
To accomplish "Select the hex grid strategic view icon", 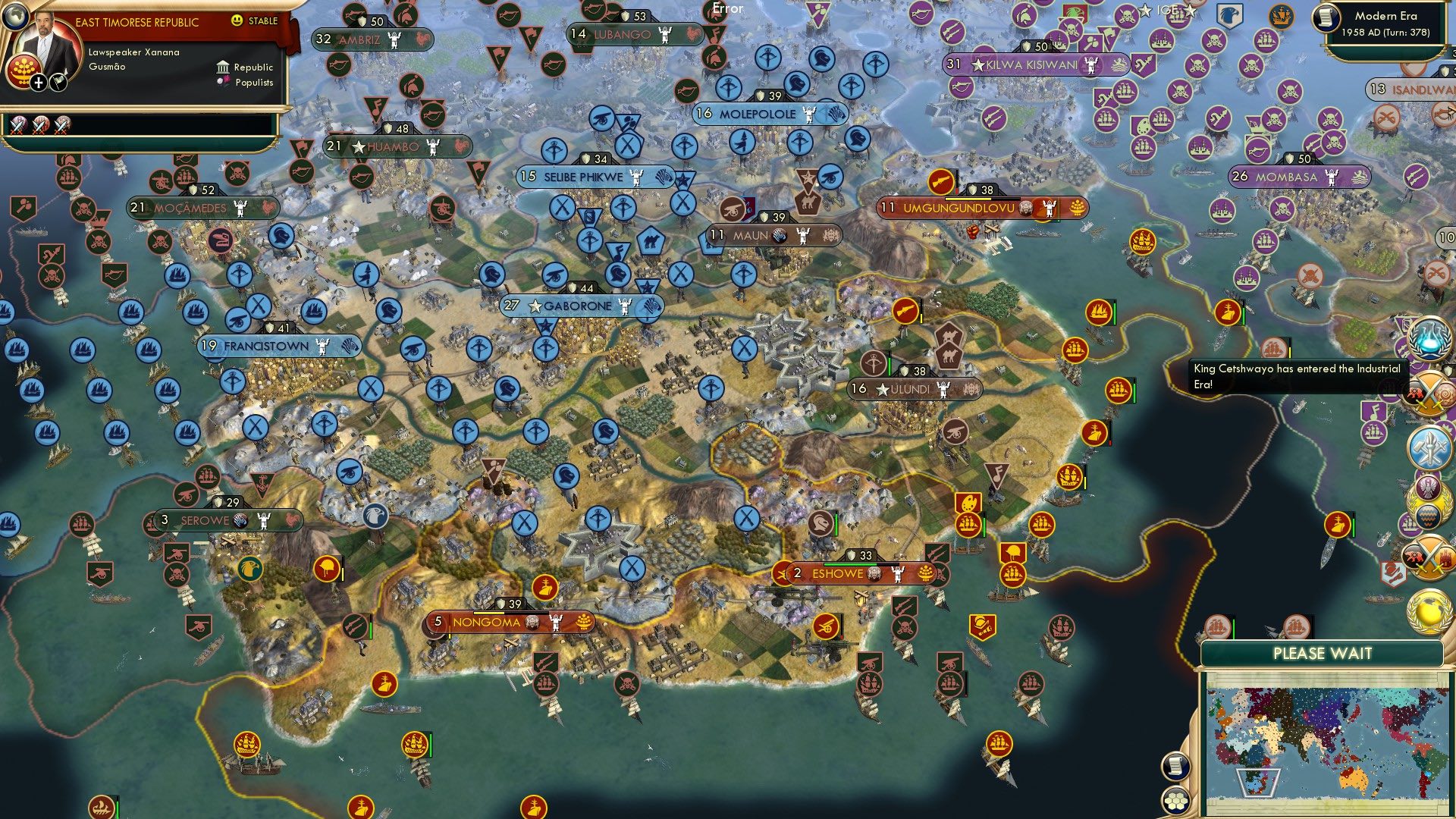I will point(1176,802).
